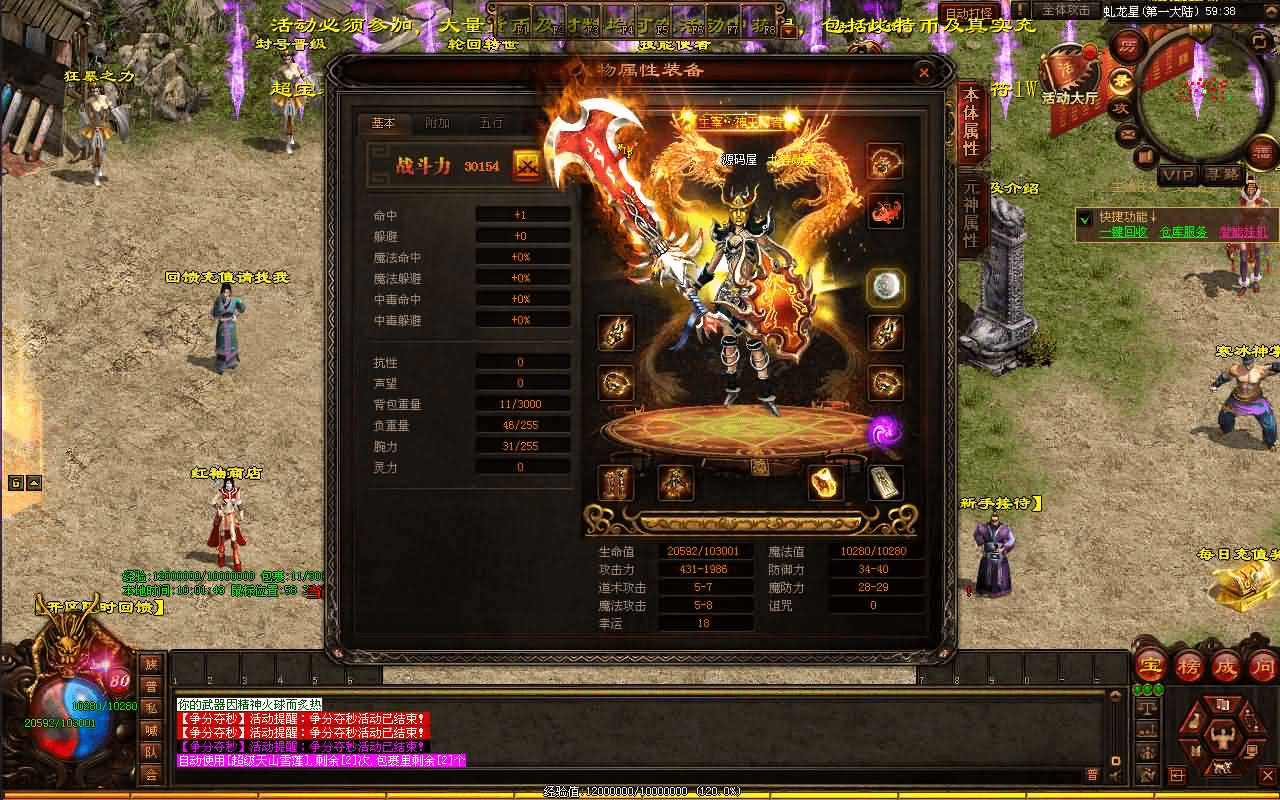This screenshot has width=1280, height=800.
Task: Open the 榜 rankings round button
Action: 1189,665
